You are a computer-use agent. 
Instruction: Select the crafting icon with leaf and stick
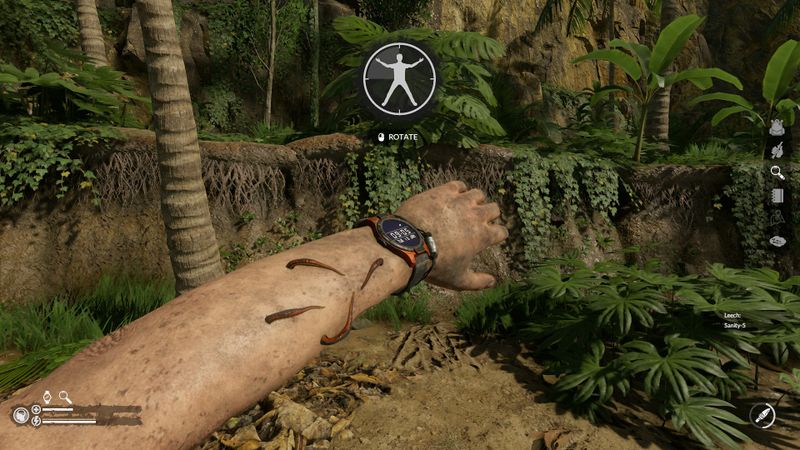pyautogui.click(x=776, y=150)
